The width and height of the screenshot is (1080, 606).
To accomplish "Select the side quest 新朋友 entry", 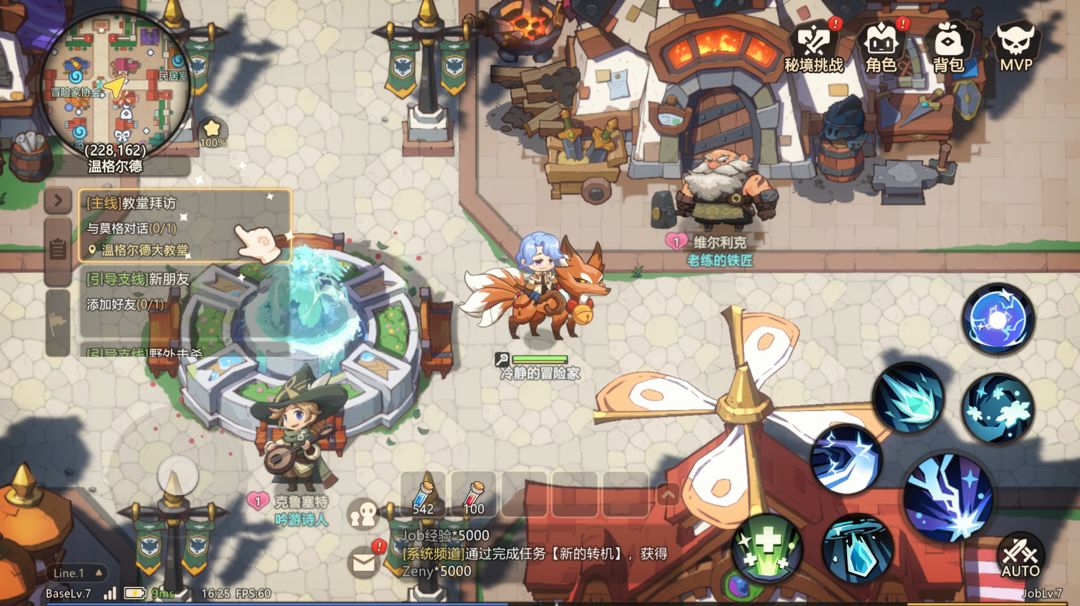I will [185, 290].
